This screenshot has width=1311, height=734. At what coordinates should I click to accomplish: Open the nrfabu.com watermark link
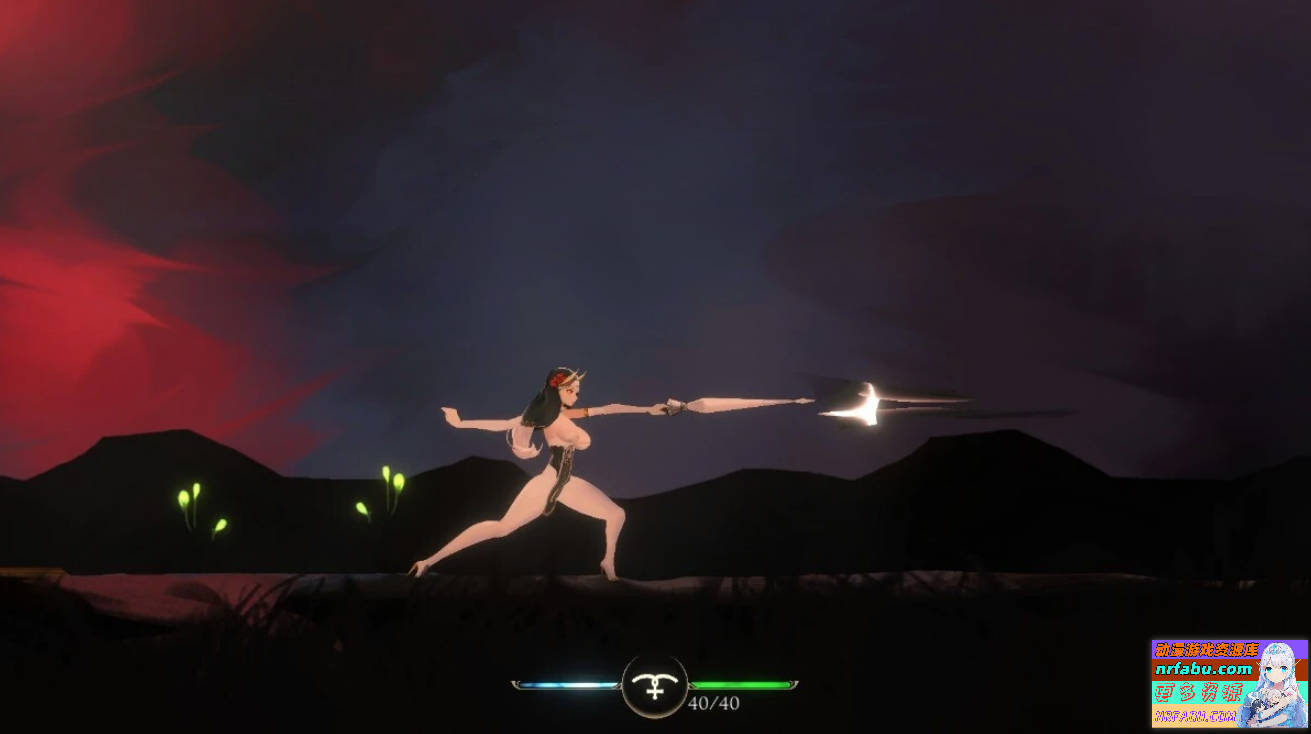click(1203, 669)
